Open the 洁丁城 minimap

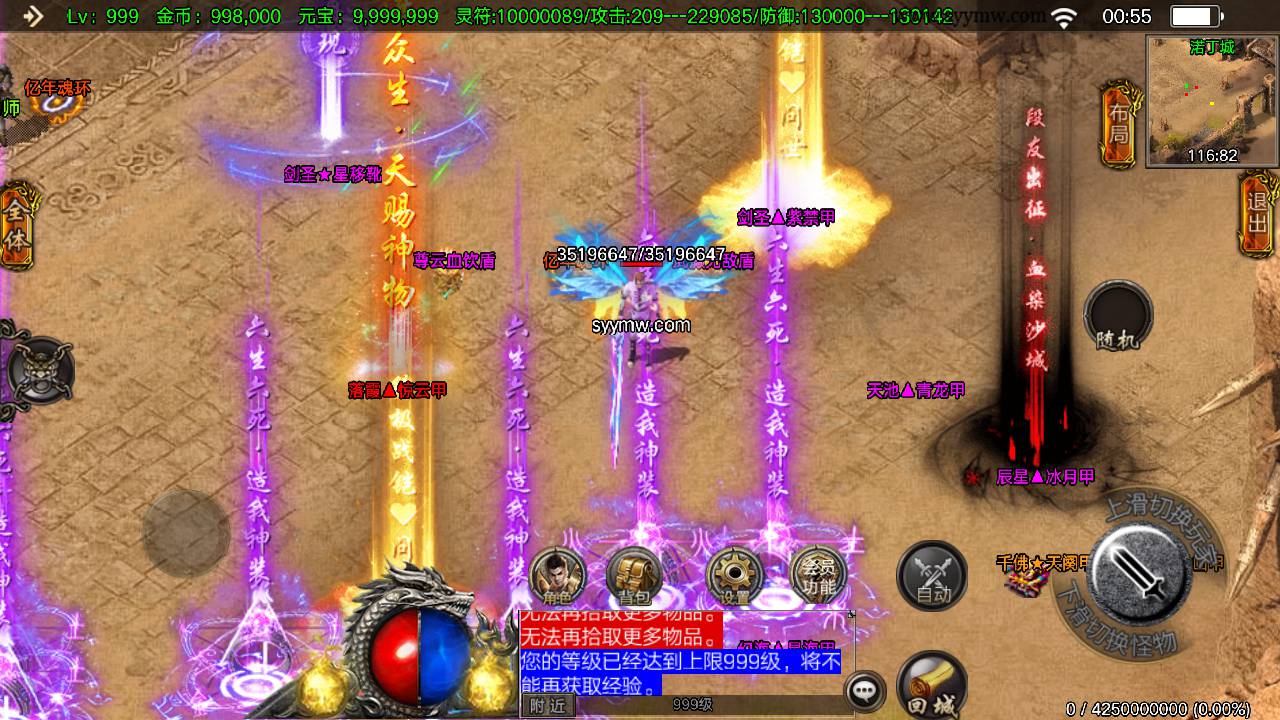(1212, 100)
